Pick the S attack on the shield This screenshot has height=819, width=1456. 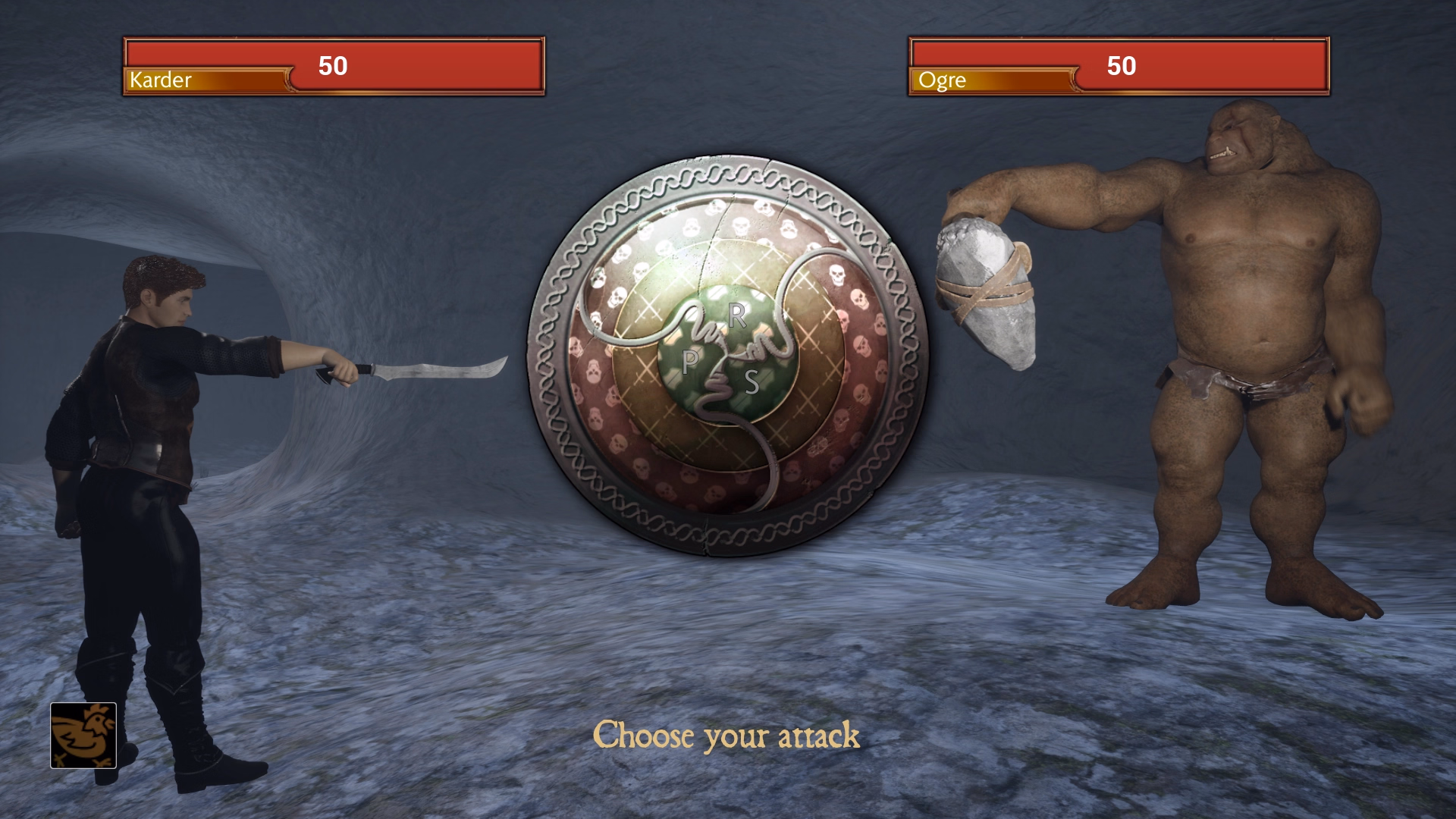click(x=752, y=382)
